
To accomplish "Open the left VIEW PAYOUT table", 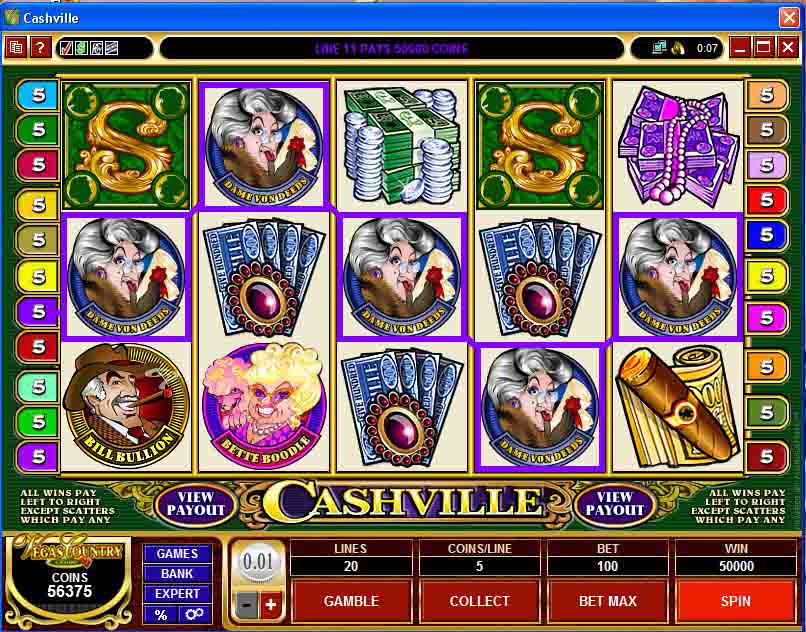I will point(196,503).
